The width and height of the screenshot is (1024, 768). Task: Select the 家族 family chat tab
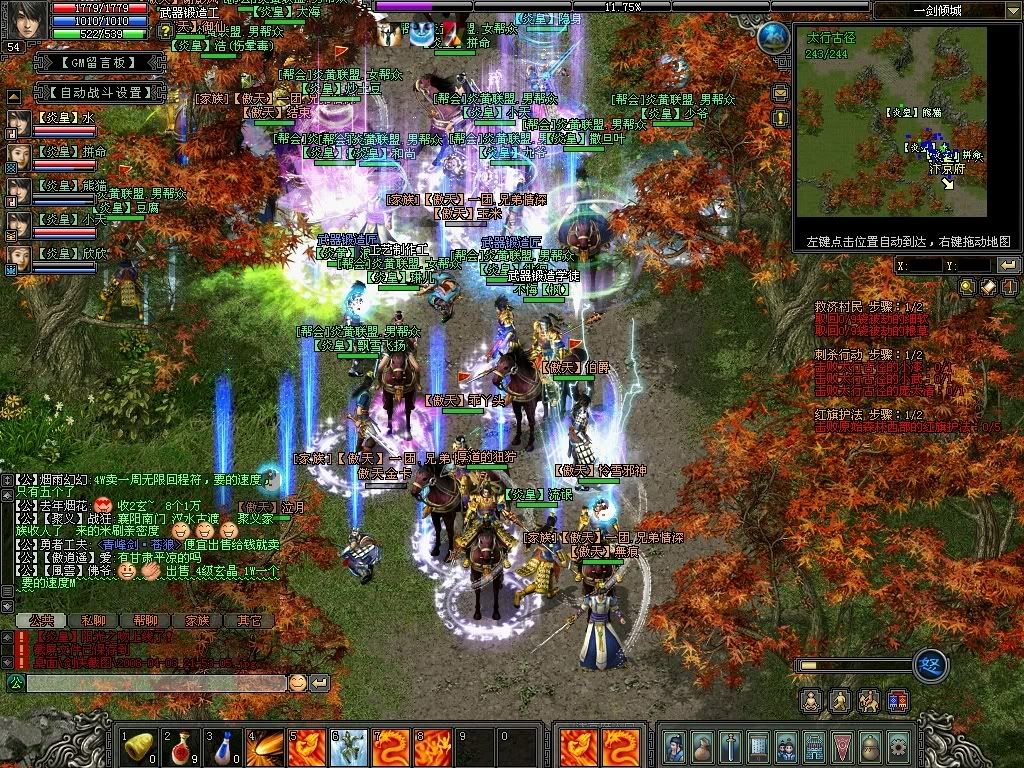(x=197, y=621)
